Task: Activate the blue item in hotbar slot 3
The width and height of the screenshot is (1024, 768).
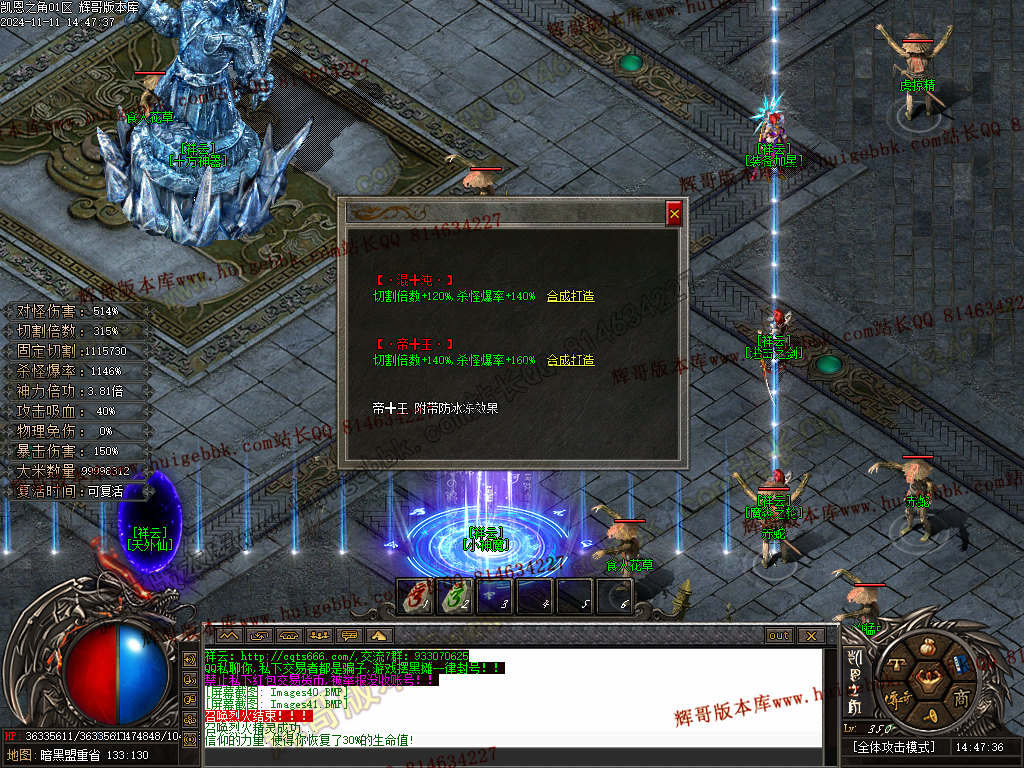Action: [494, 597]
